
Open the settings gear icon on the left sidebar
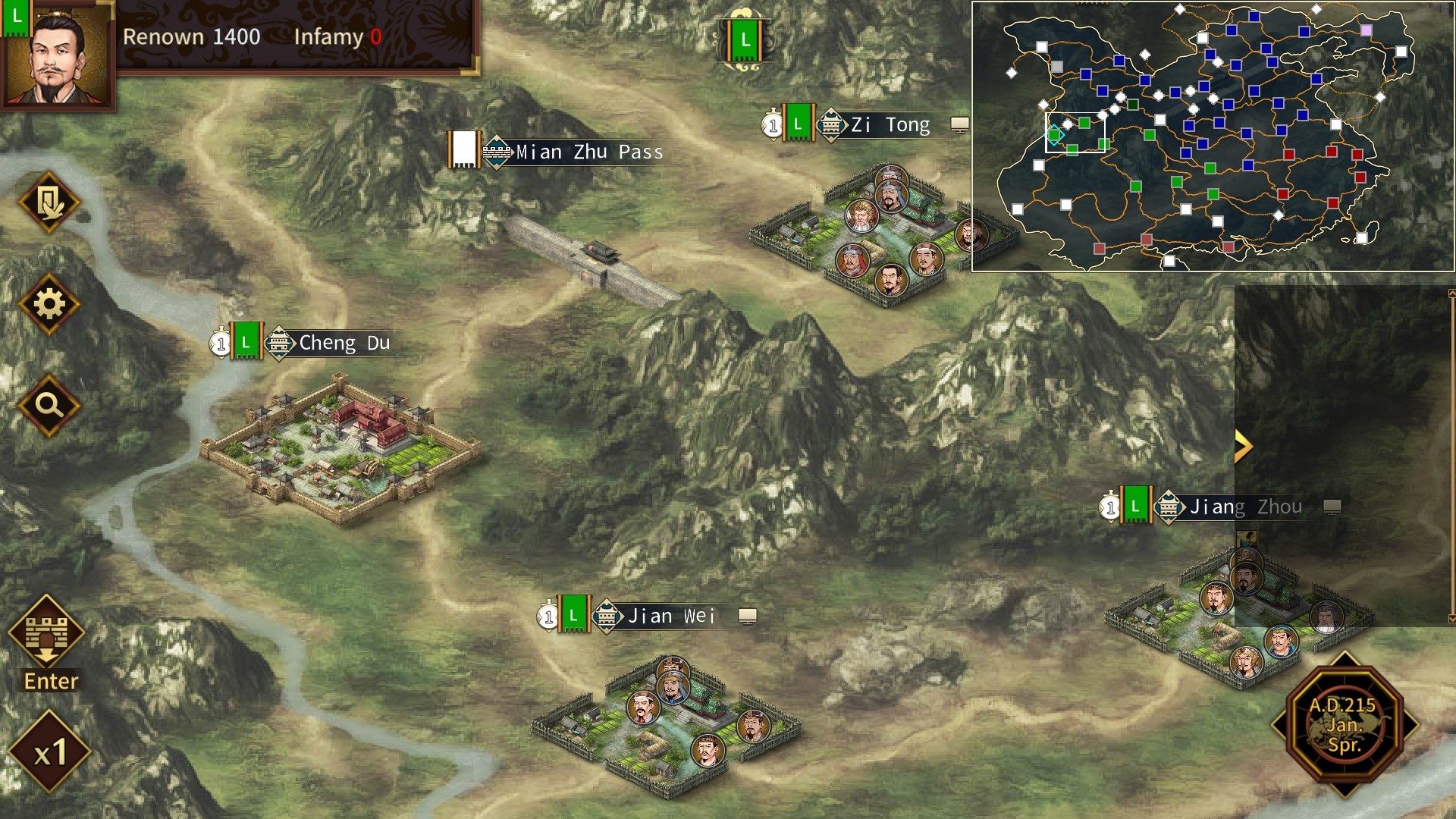click(49, 303)
